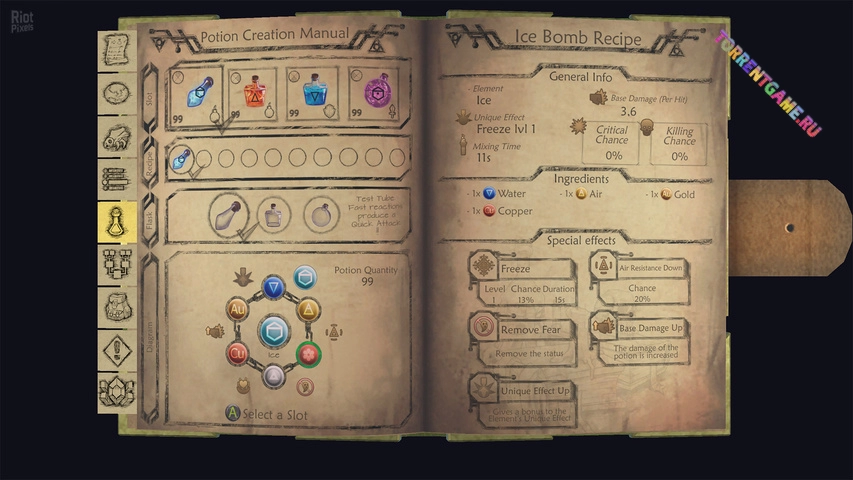Select the Cu copper element node

(x=238, y=353)
